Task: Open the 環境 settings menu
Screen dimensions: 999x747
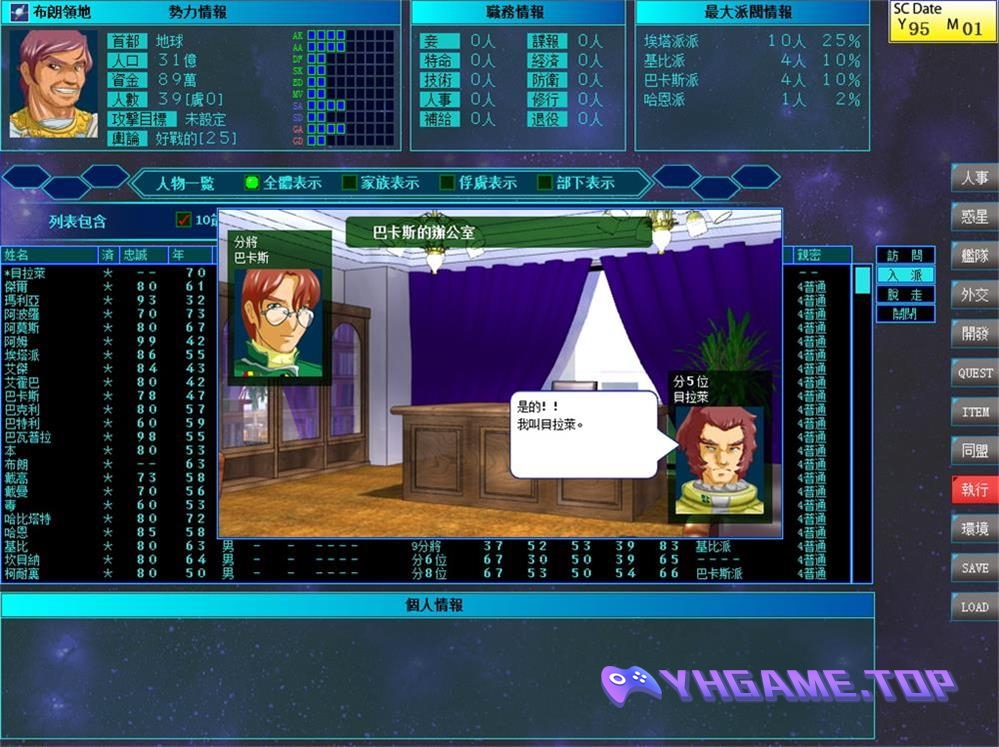Action: (x=974, y=529)
